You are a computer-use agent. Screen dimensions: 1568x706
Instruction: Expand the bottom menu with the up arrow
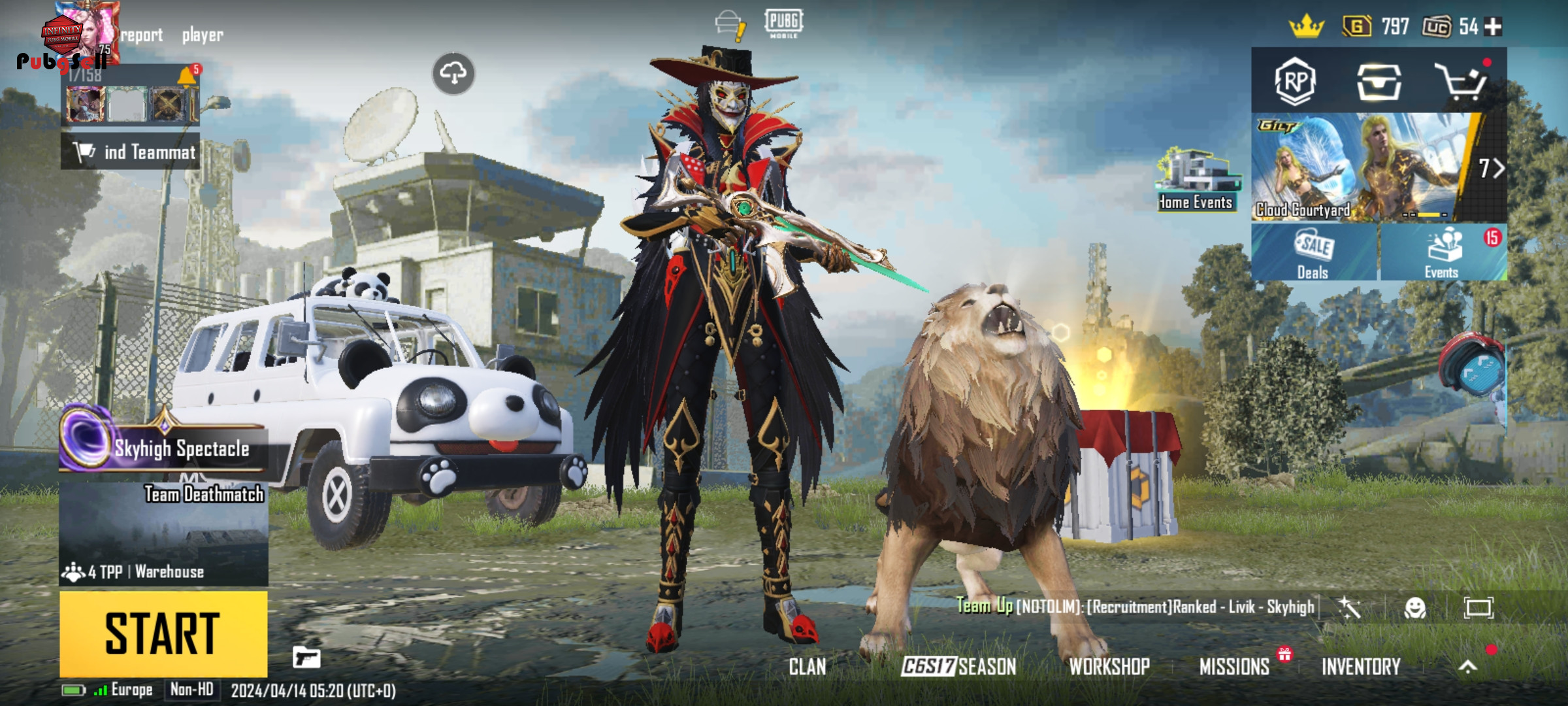point(1467,667)
